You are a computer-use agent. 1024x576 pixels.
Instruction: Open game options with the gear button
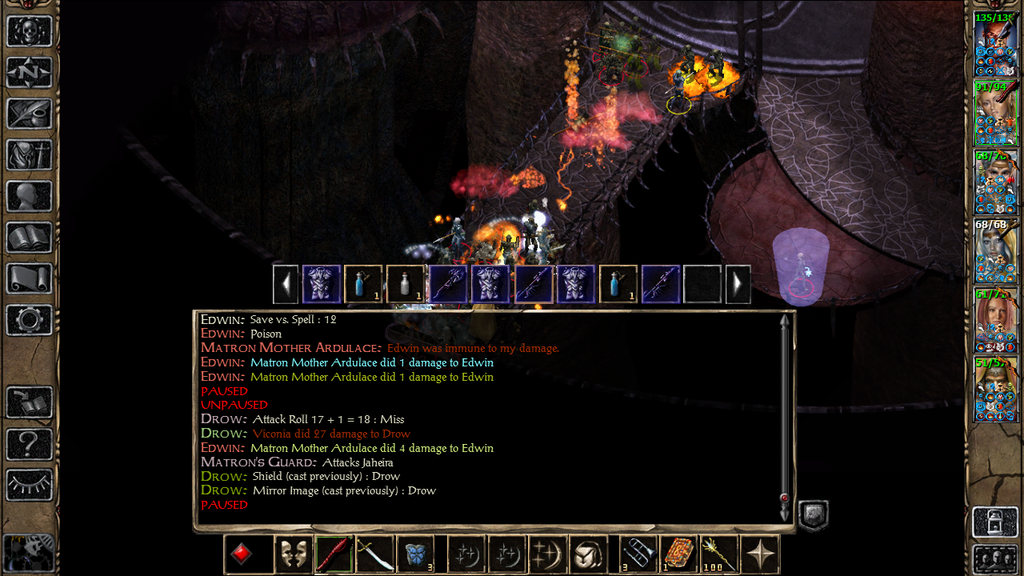(29, 320)
